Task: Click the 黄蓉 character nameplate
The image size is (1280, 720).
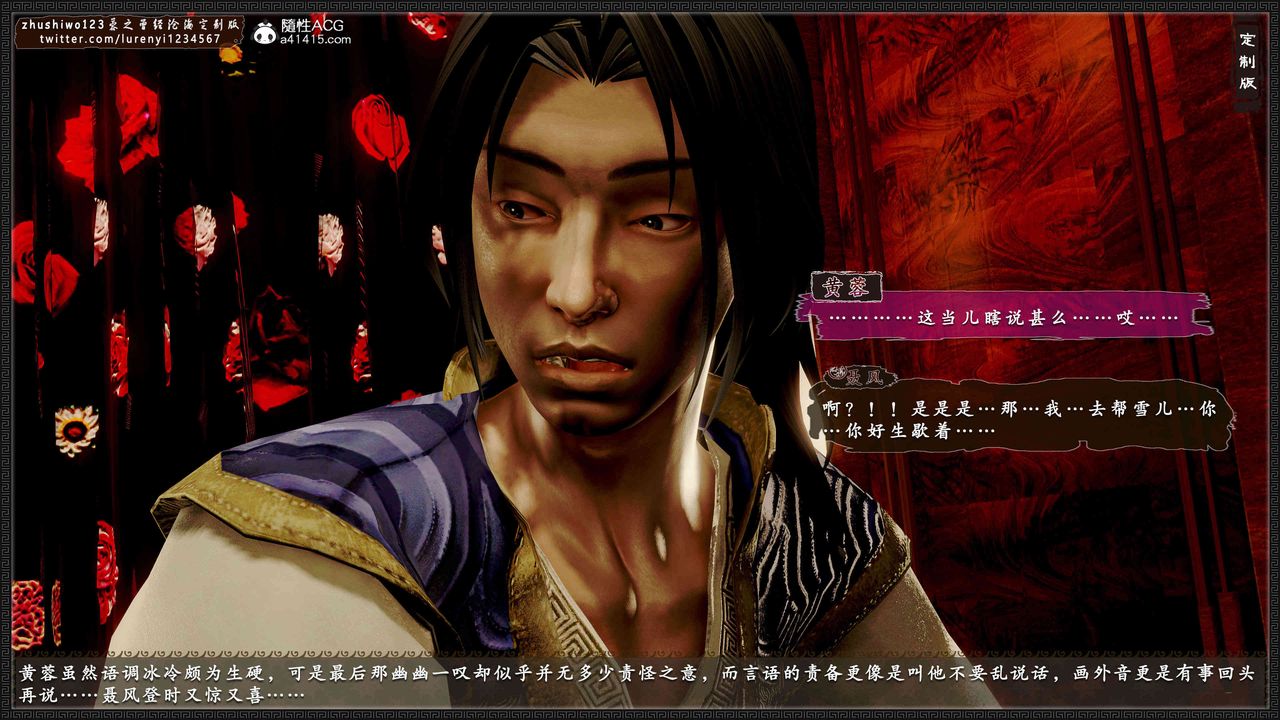Action: click(846, 285)
